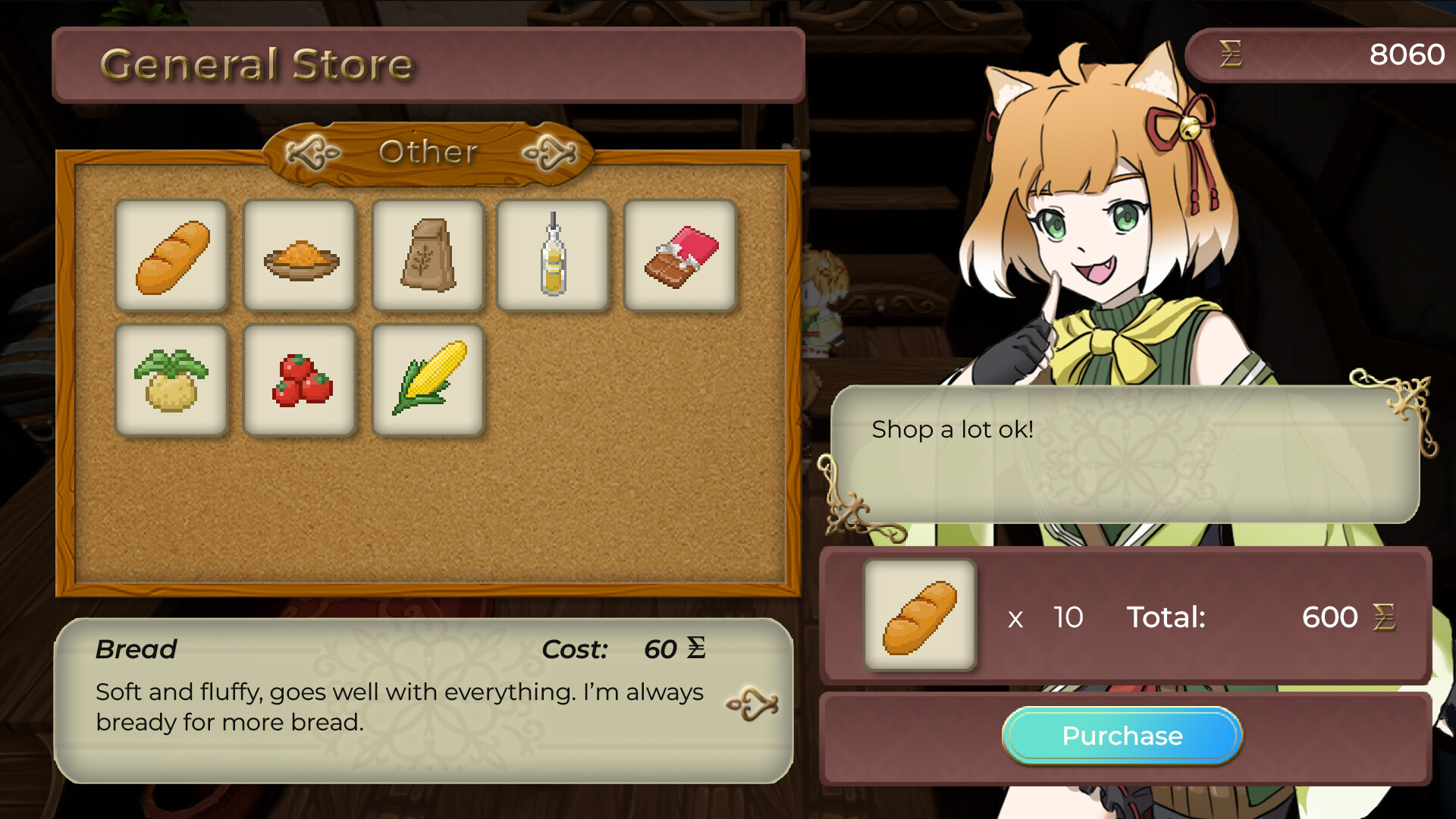Select the turnip seed item

[x=171, y=381]
